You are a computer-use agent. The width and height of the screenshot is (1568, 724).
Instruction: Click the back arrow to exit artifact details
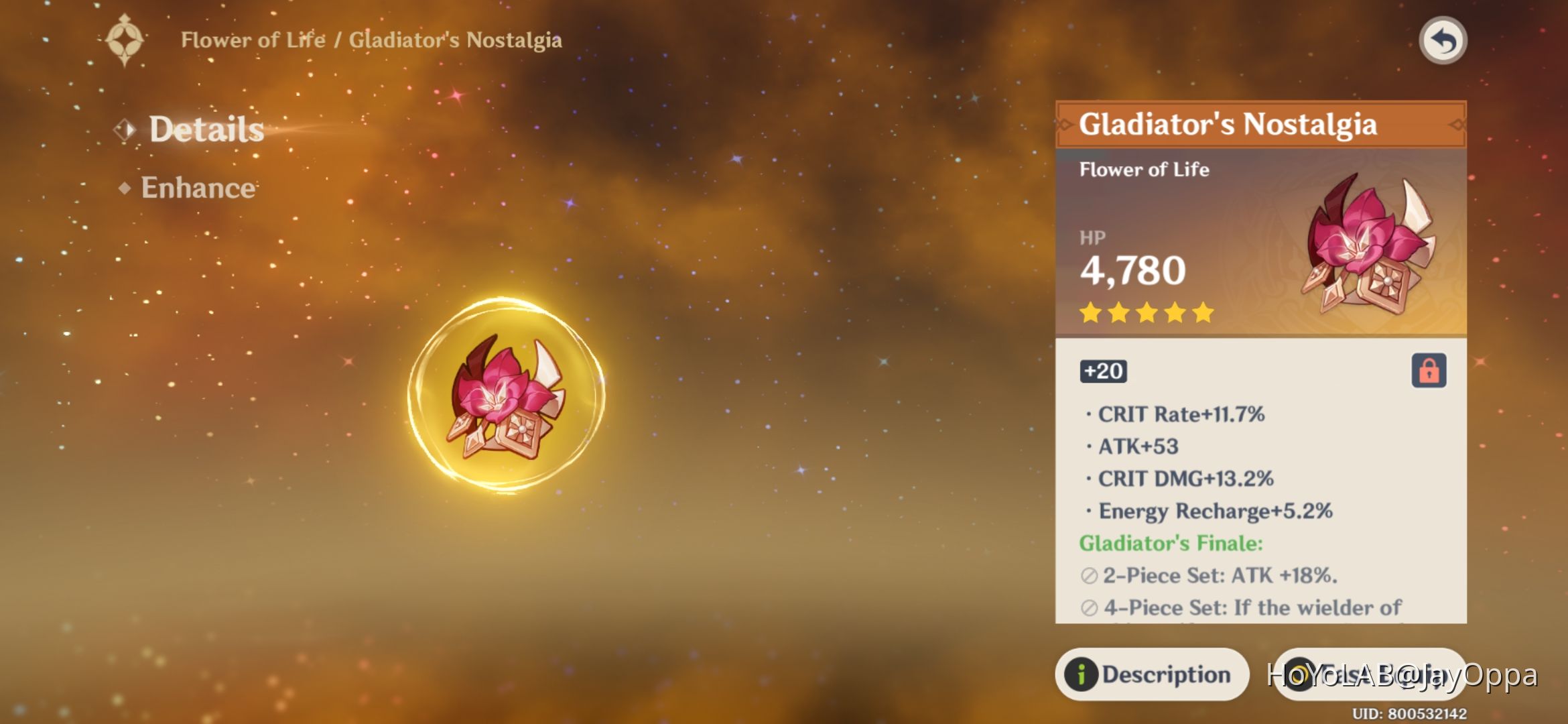pos(1444,40)
